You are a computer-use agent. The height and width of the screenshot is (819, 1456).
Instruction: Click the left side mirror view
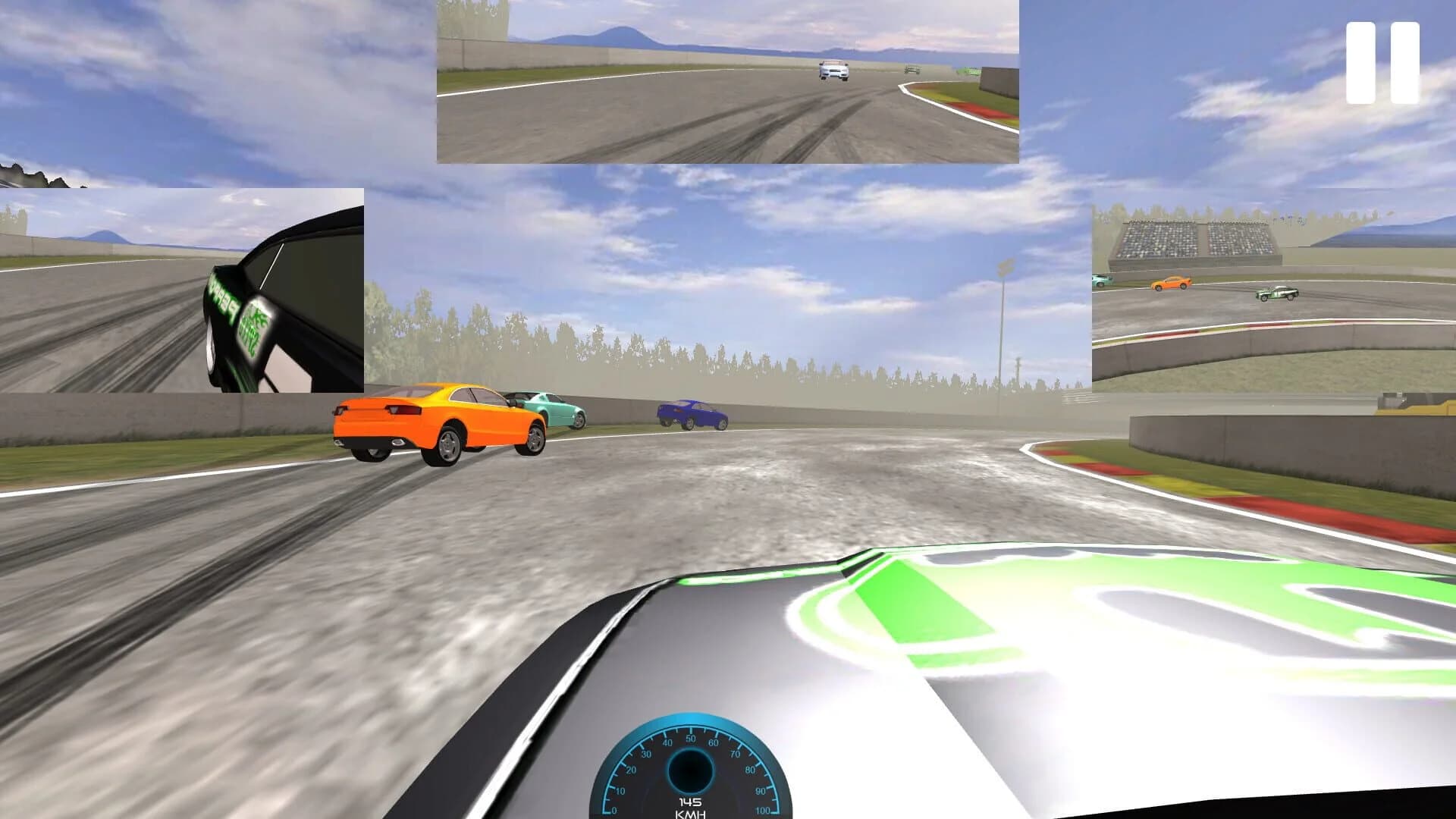coord(182,292)
